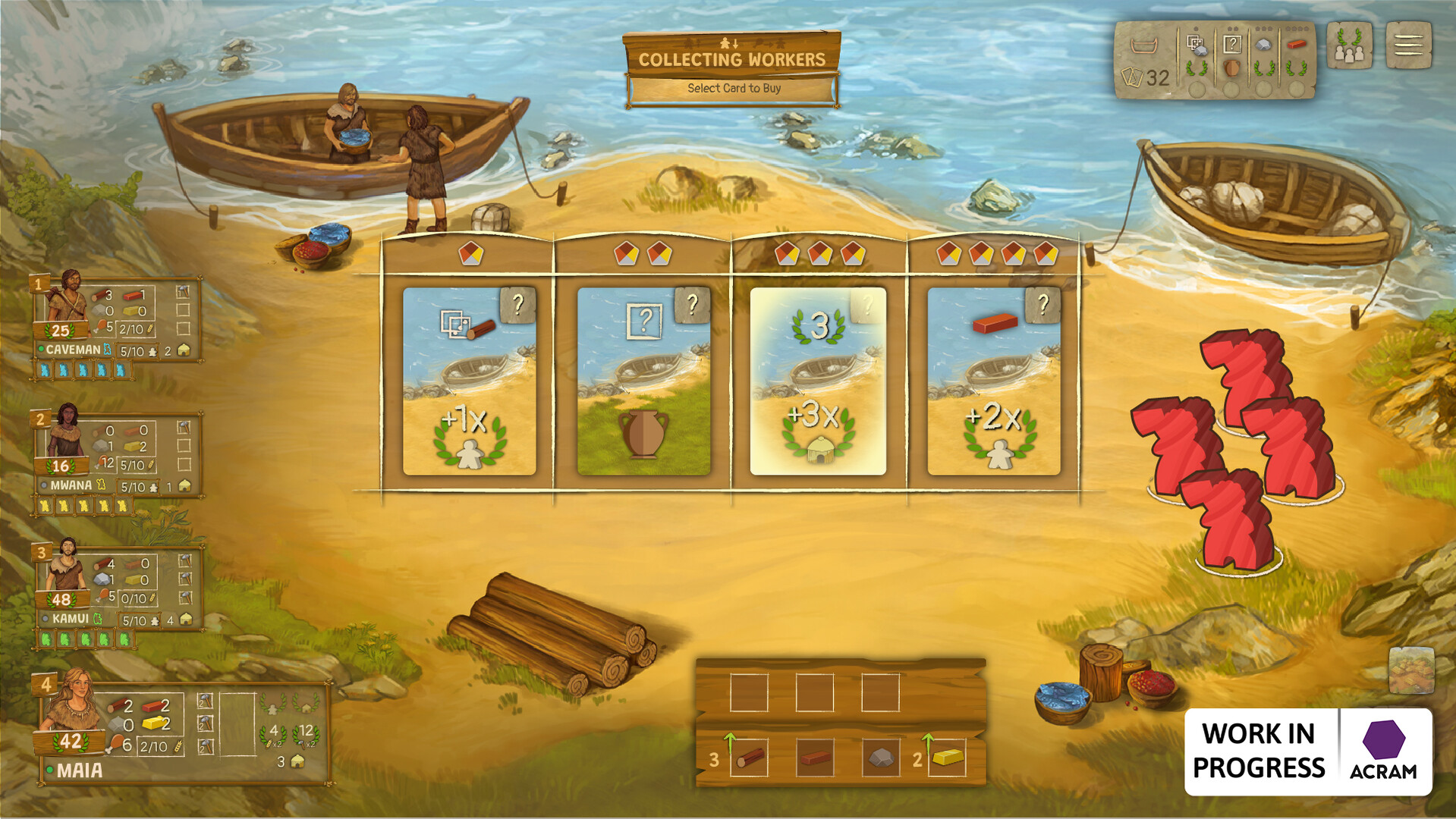Click the empty checkbox slot under Caveman's hammer
Image resolution: width=1456 pixels, height=819 pixels.
point(183,311)
